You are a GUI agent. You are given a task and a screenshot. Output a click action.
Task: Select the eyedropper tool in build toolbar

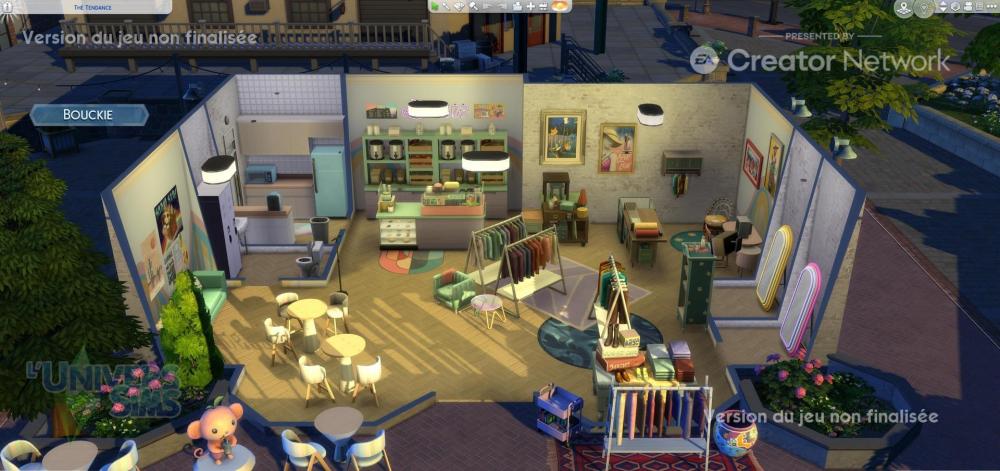point(446,6)
